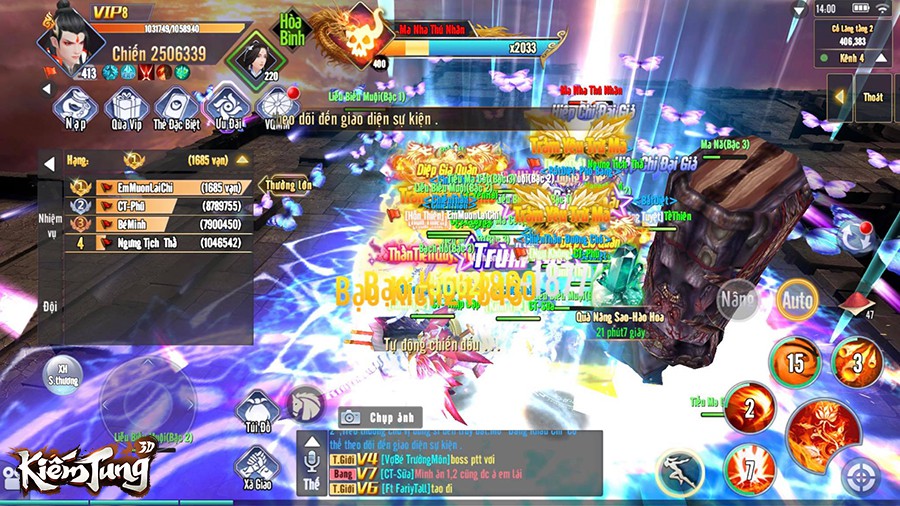Open Thẻ Đặc Biệt special card
Image resolution: width=900 pixels, height=506 pixels.
click(x=175, y=106)
